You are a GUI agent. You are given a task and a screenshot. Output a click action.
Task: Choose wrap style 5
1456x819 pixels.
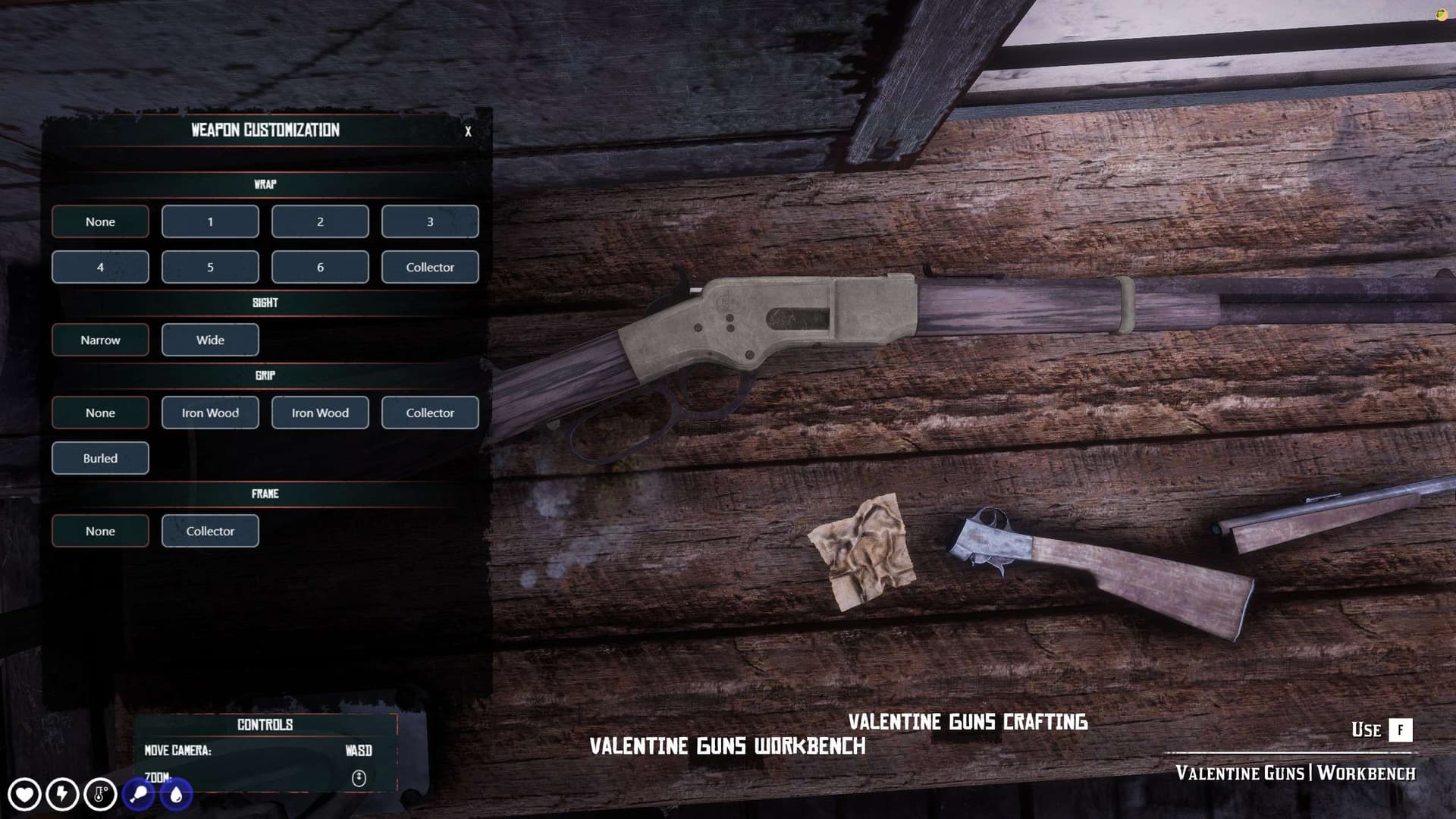(x=210, y=267)
